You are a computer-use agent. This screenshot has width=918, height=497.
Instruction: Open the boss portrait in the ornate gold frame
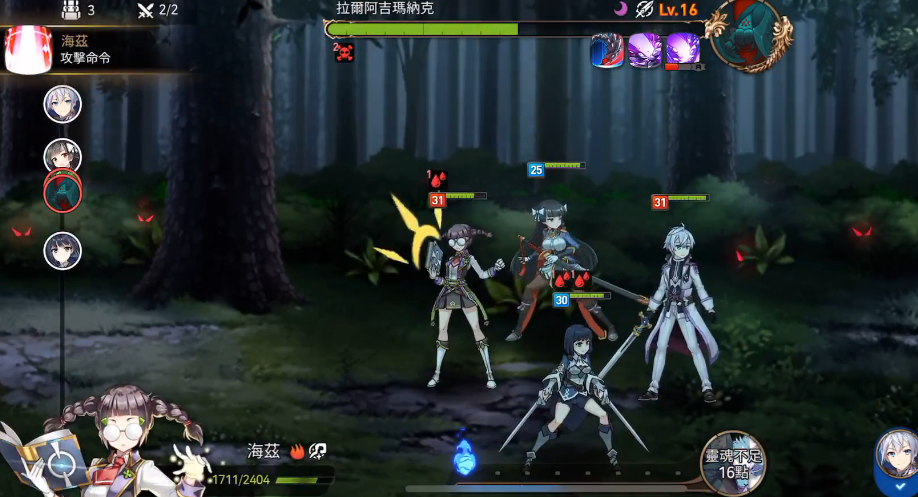pyautogui.click(x=748, y=32)
